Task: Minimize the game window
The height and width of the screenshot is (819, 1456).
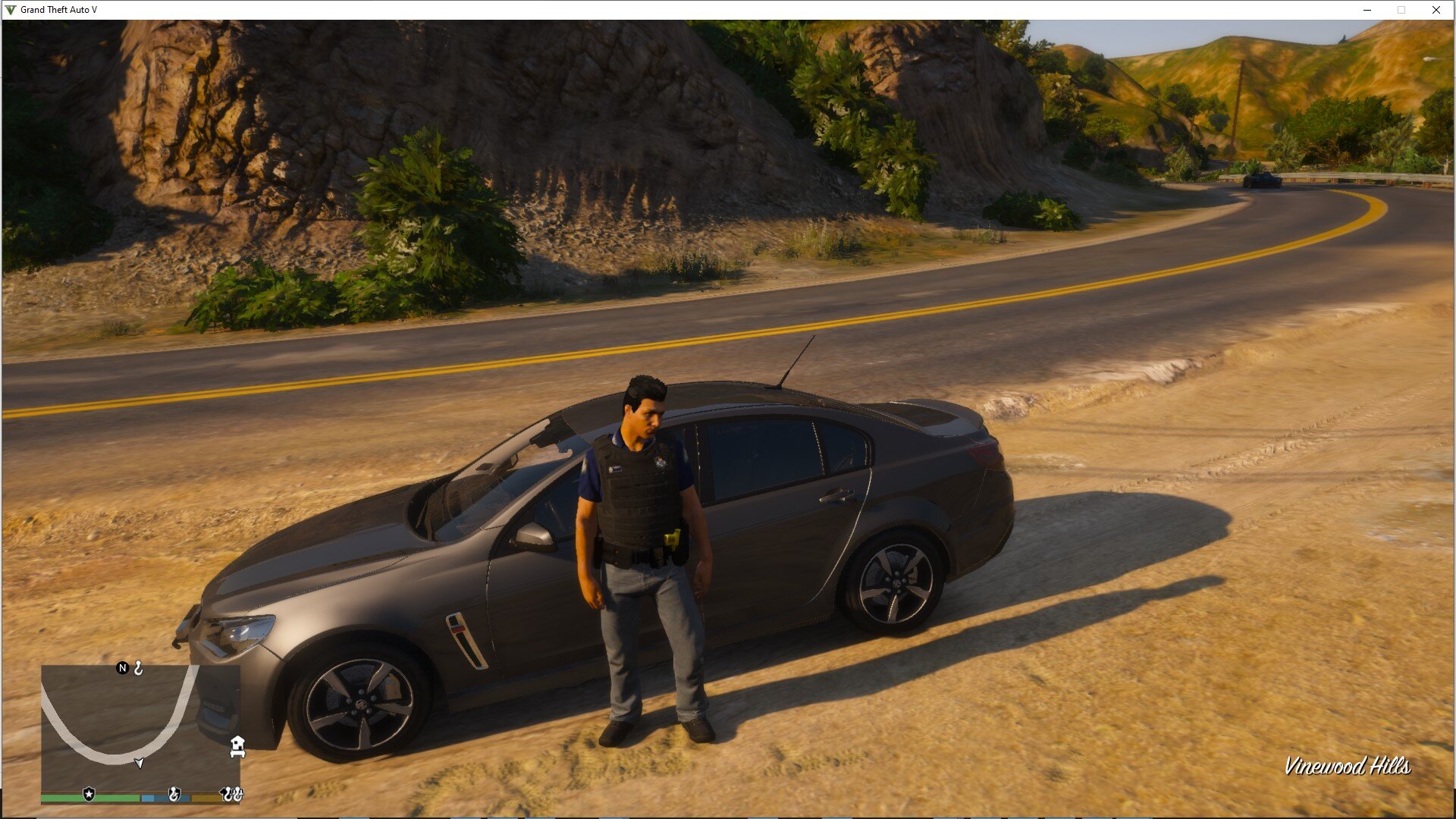Action: coord(1367,10)
